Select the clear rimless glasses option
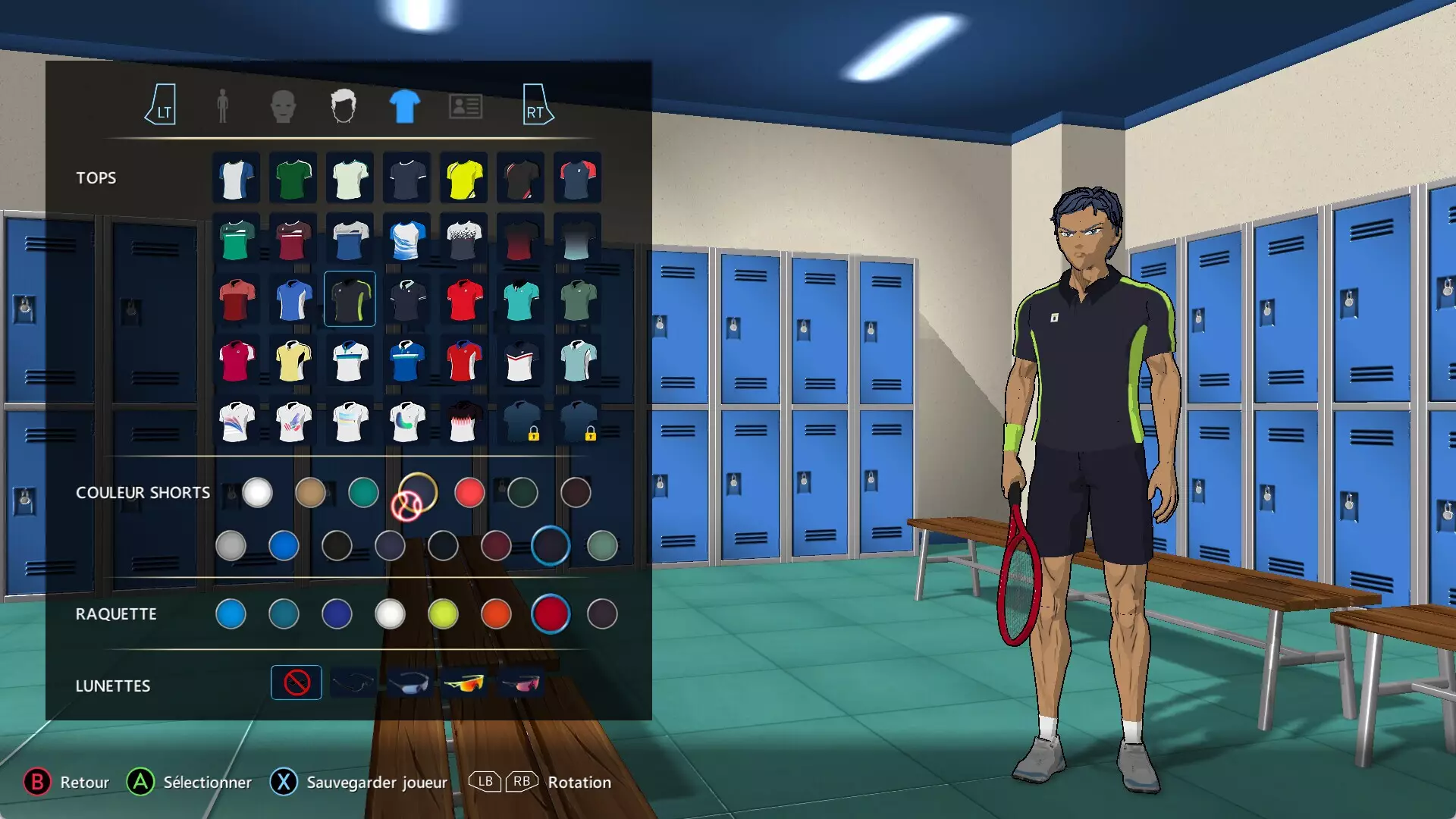The height and width of the screenshot is (819, 1456). tap(353, 682)
